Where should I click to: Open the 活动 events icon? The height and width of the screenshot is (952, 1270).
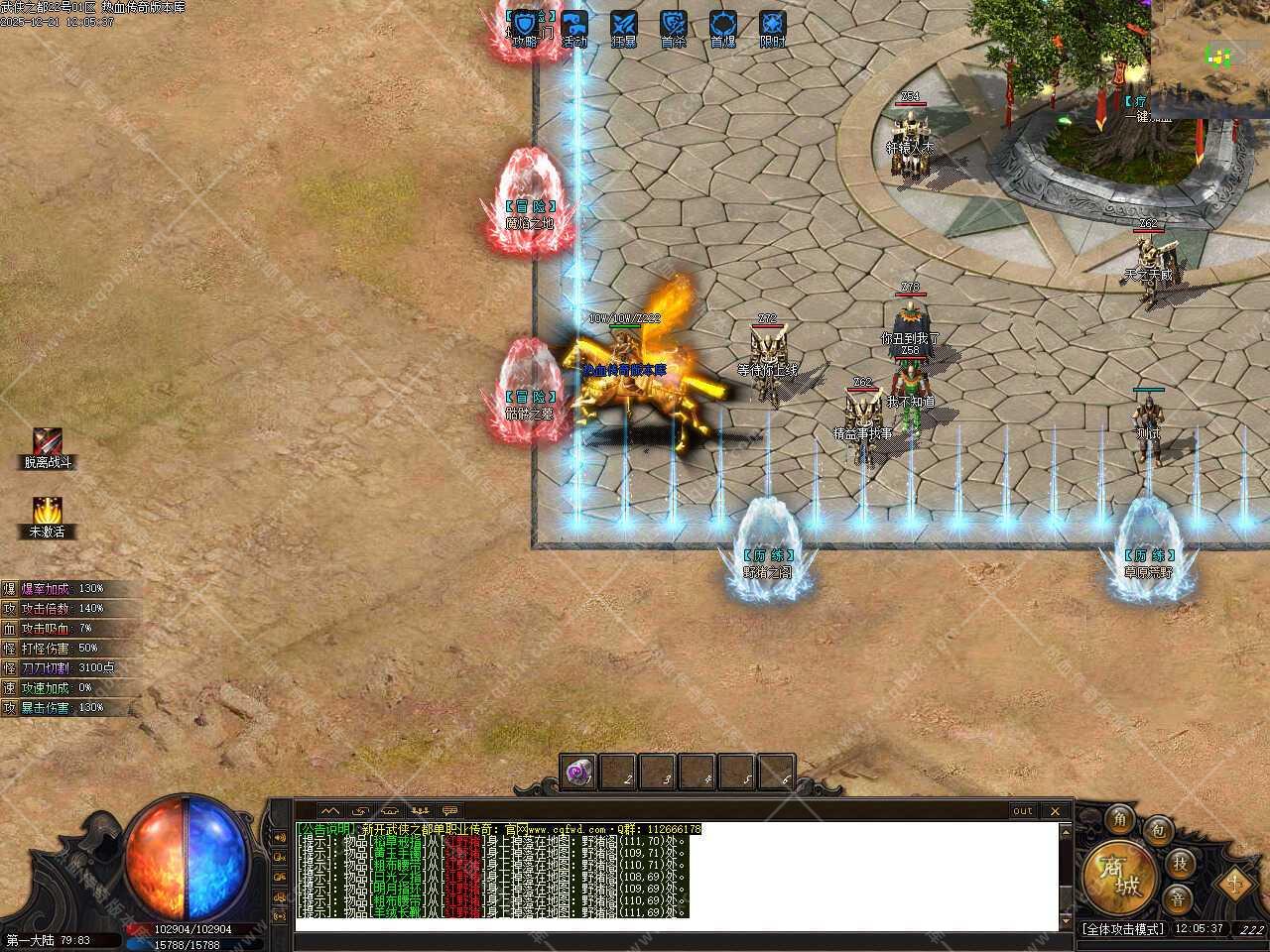click(574, 26)
